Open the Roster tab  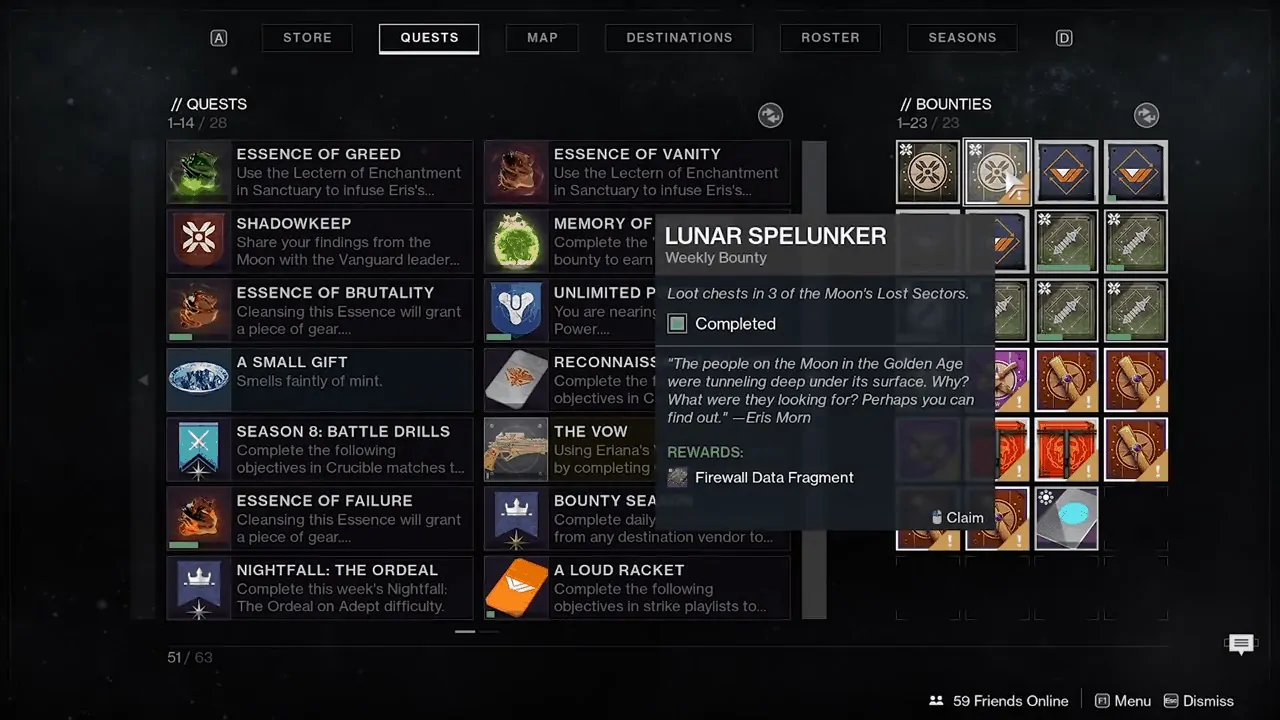[830, 37]
